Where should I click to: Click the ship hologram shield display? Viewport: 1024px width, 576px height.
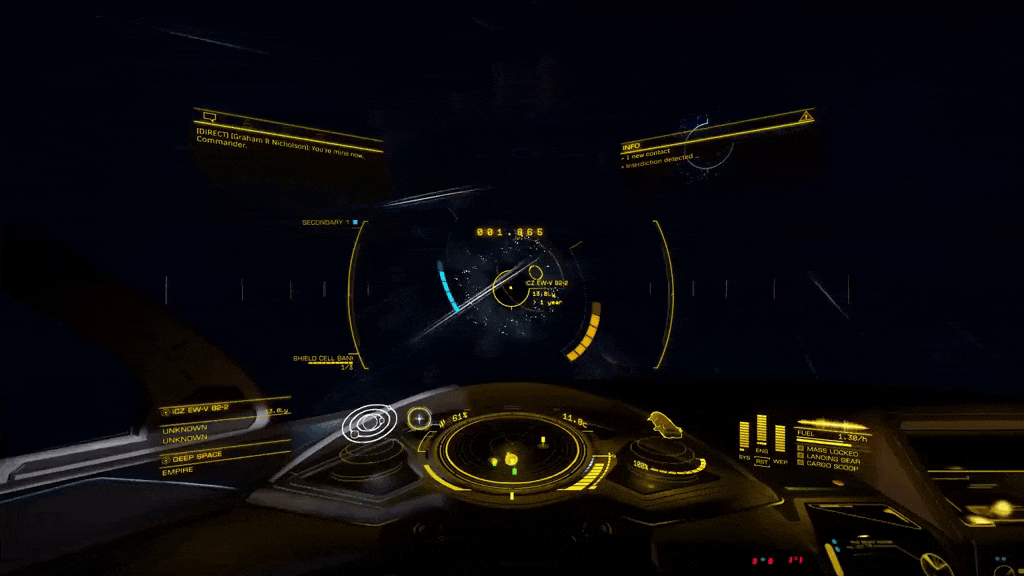[664, 426]
